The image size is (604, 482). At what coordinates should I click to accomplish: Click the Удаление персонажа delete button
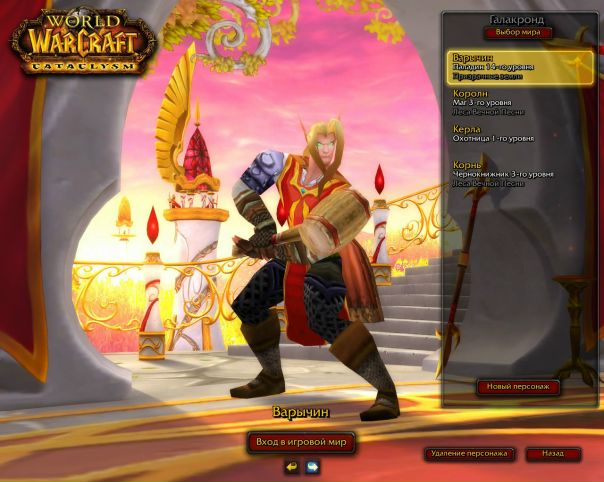468,454
